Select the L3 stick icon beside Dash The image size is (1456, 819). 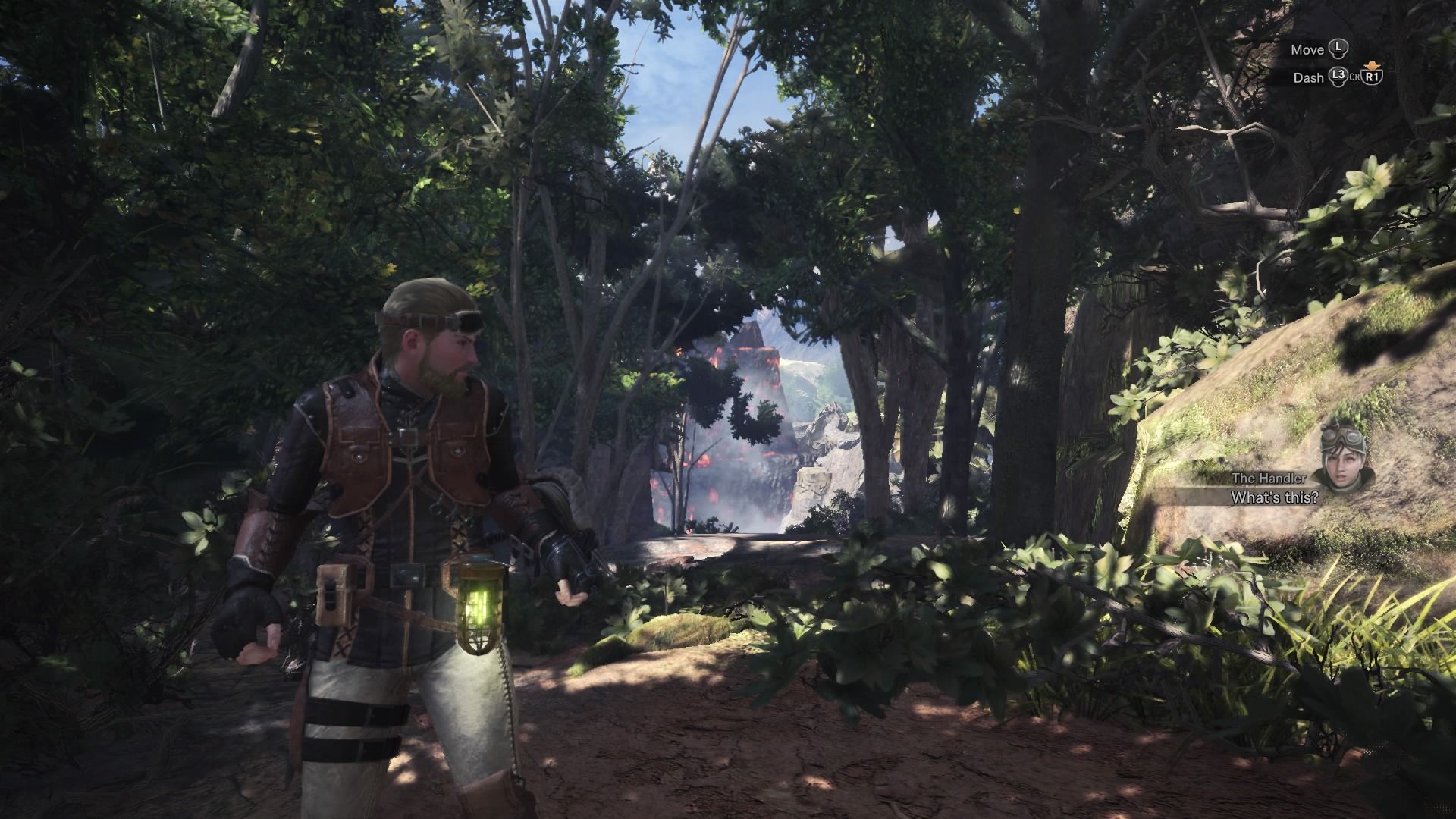pos(1338,78)
